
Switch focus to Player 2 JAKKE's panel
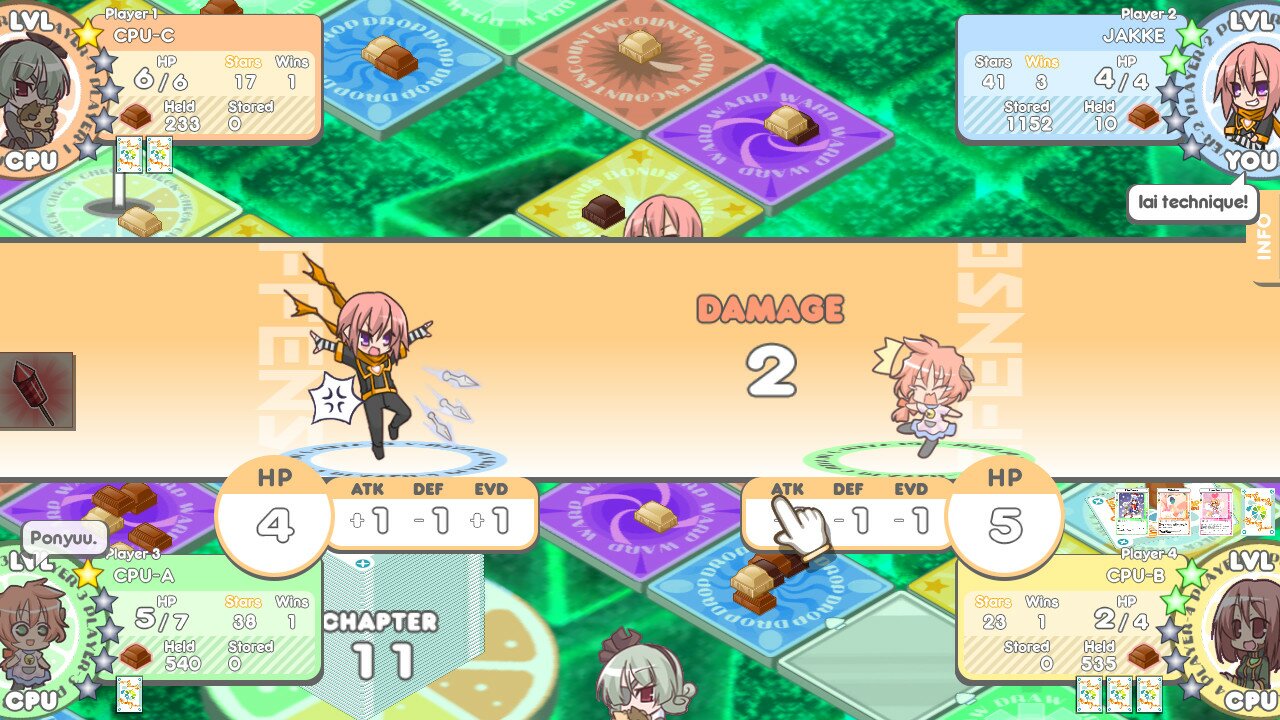click(1070, 70)
